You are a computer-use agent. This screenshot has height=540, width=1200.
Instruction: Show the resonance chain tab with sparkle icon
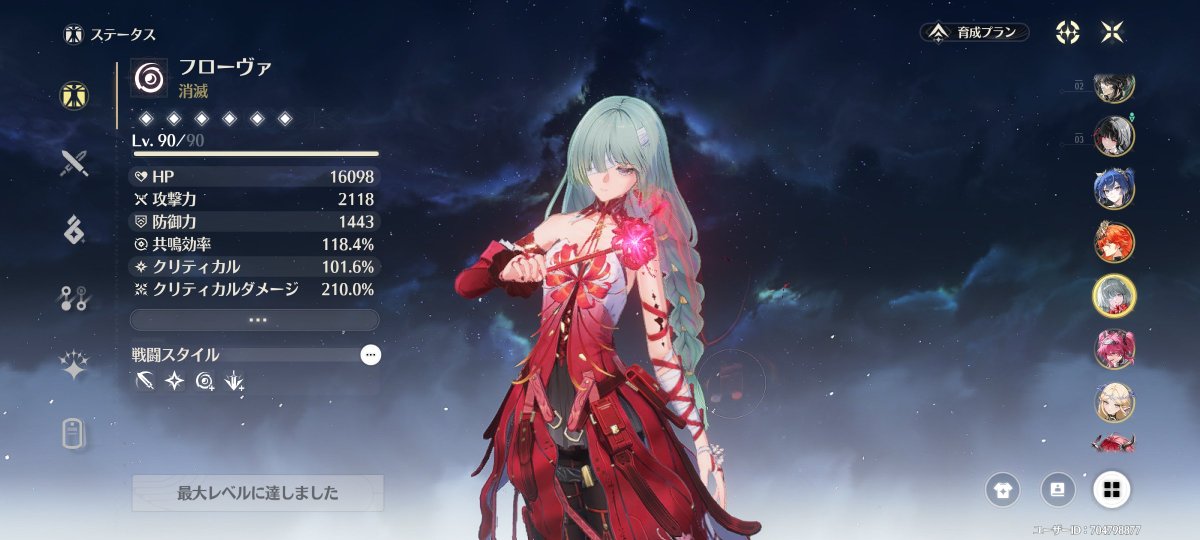tap(75, 366)
